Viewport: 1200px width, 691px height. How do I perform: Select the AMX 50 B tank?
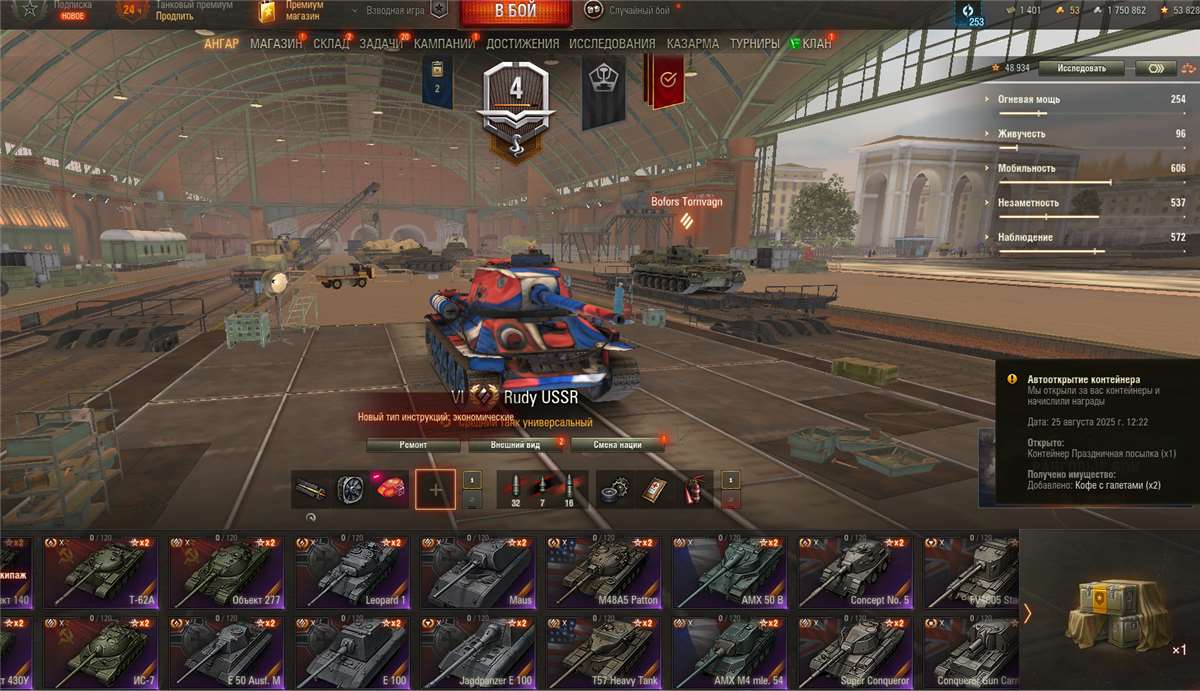click(733, 572)
